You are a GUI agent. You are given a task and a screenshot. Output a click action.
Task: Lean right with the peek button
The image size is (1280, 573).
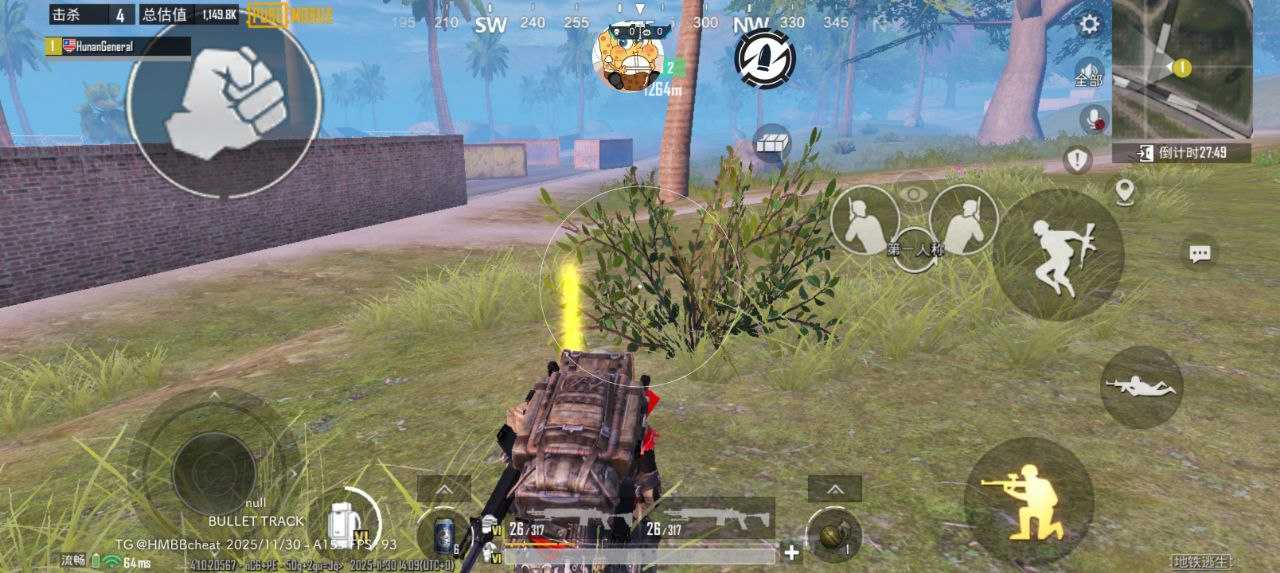coord(964,220)
